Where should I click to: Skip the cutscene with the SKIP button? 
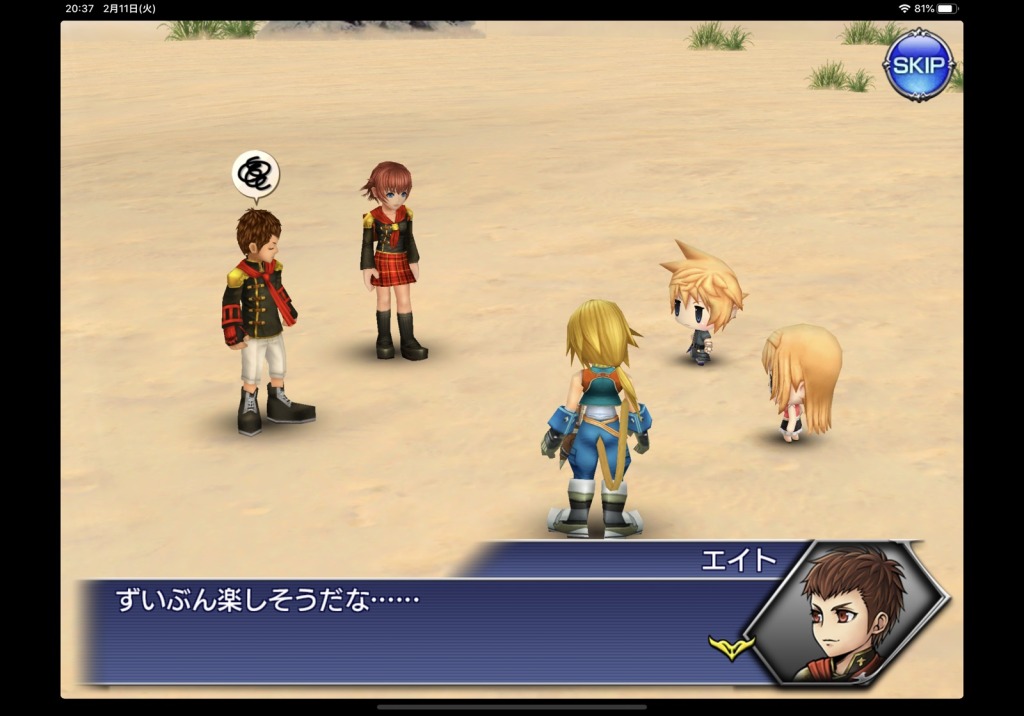(918, 65)
